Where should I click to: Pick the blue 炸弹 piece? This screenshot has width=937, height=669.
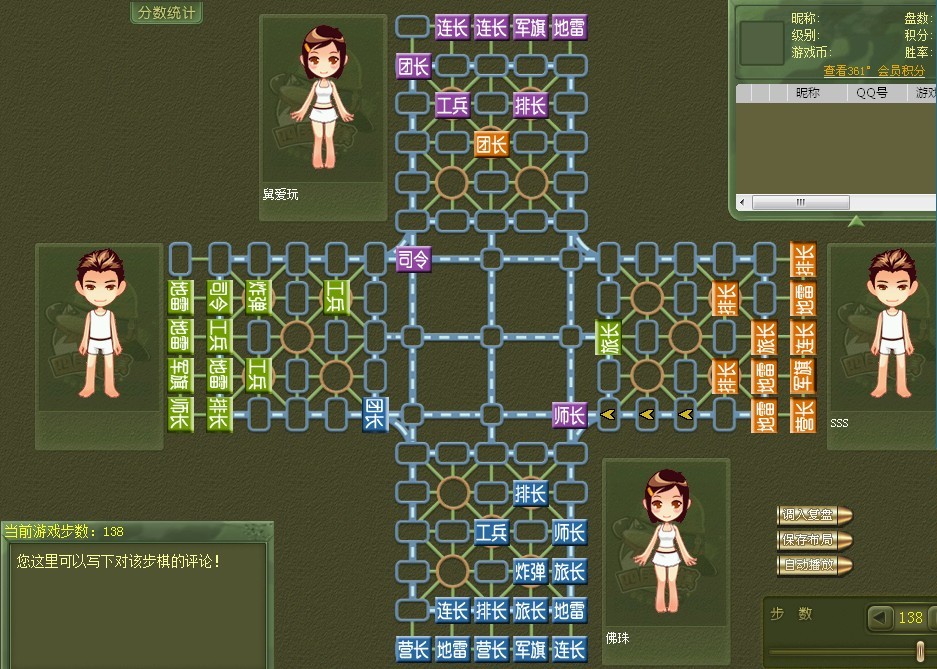530,571
